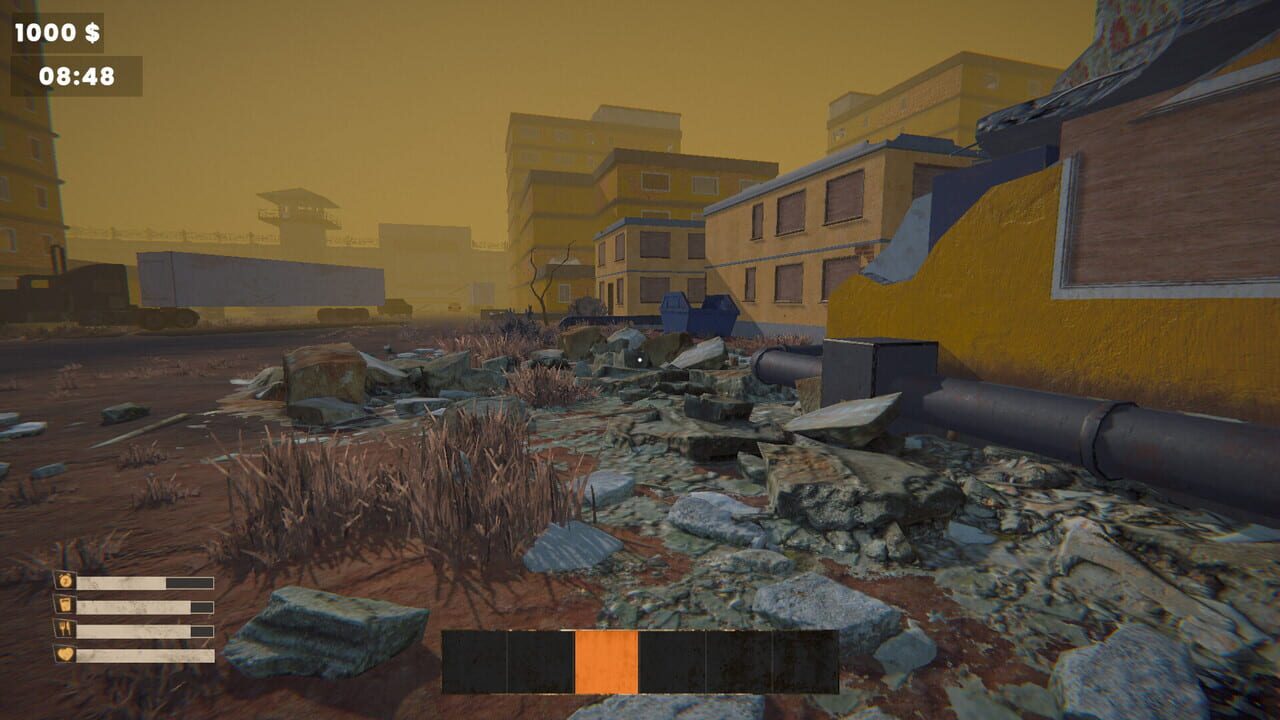Select the highlighted orange hotbar slot
Image resolution: width=1280 pixels, height=720 pixels.
(605, 663)
